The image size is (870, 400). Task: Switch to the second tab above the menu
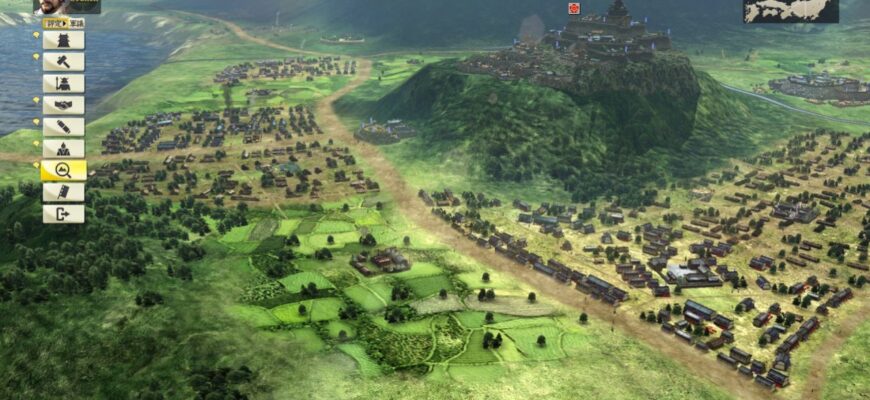pyautogui.click(x=77, y=21)
